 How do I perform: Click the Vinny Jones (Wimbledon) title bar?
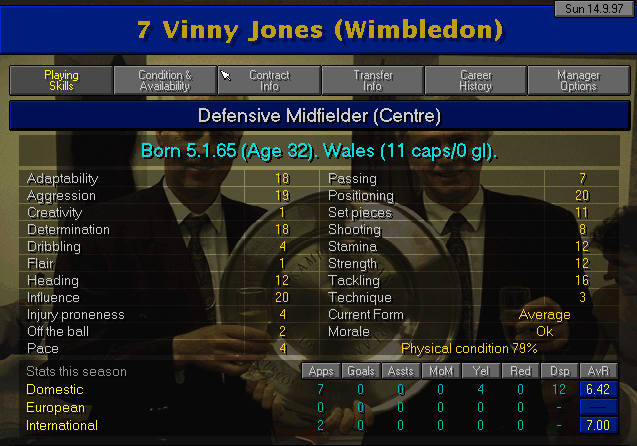[318, 30]
